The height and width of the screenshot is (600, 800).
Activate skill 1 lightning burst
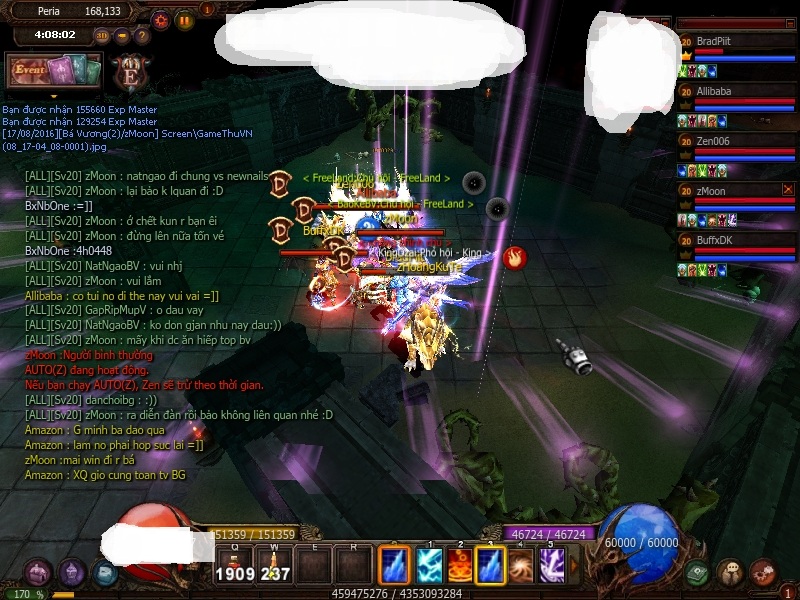point(430,566)
